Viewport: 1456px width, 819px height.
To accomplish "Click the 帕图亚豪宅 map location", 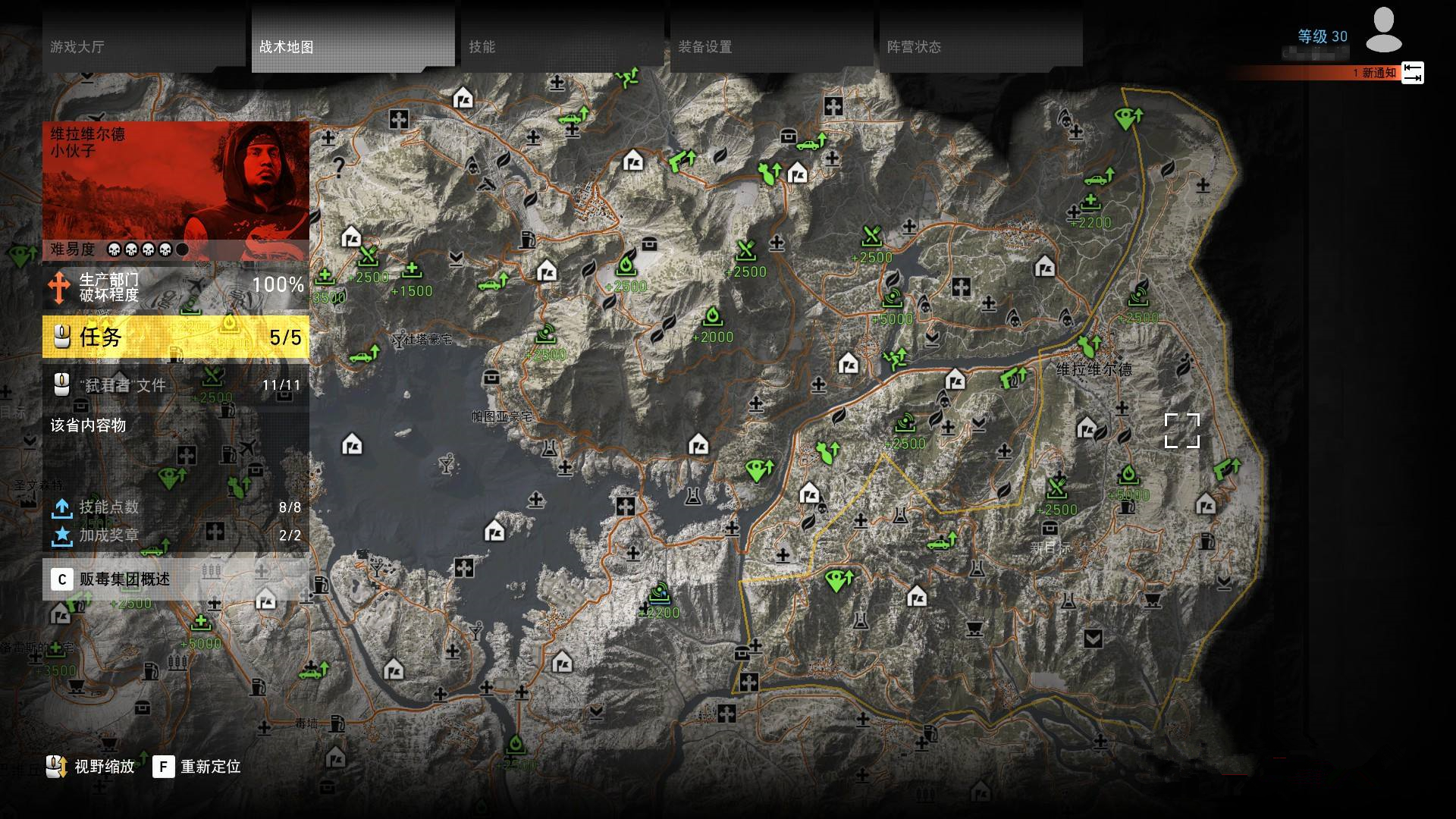I will click(501, 416).
